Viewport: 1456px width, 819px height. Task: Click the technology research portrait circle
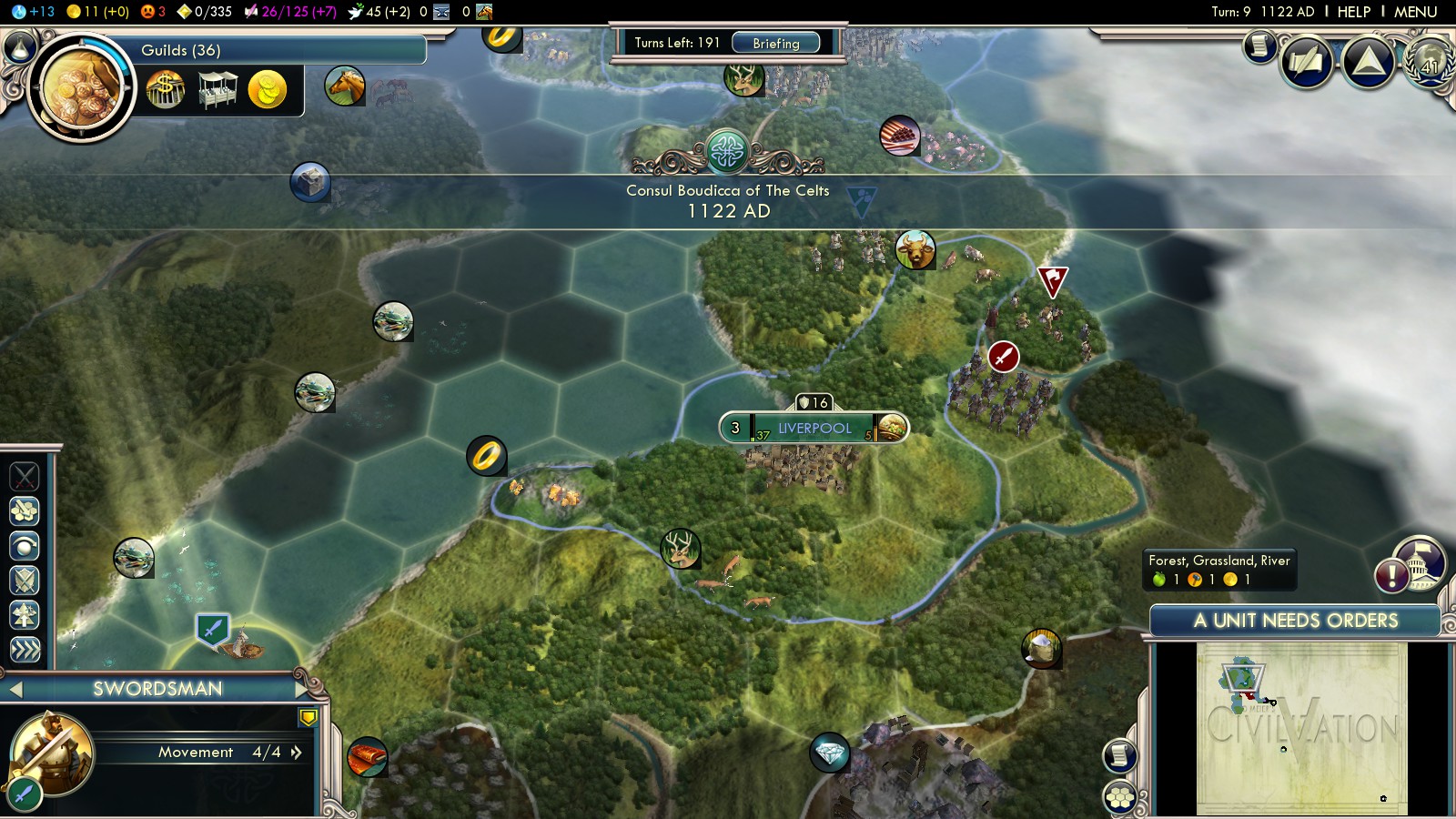click(80, 88)
